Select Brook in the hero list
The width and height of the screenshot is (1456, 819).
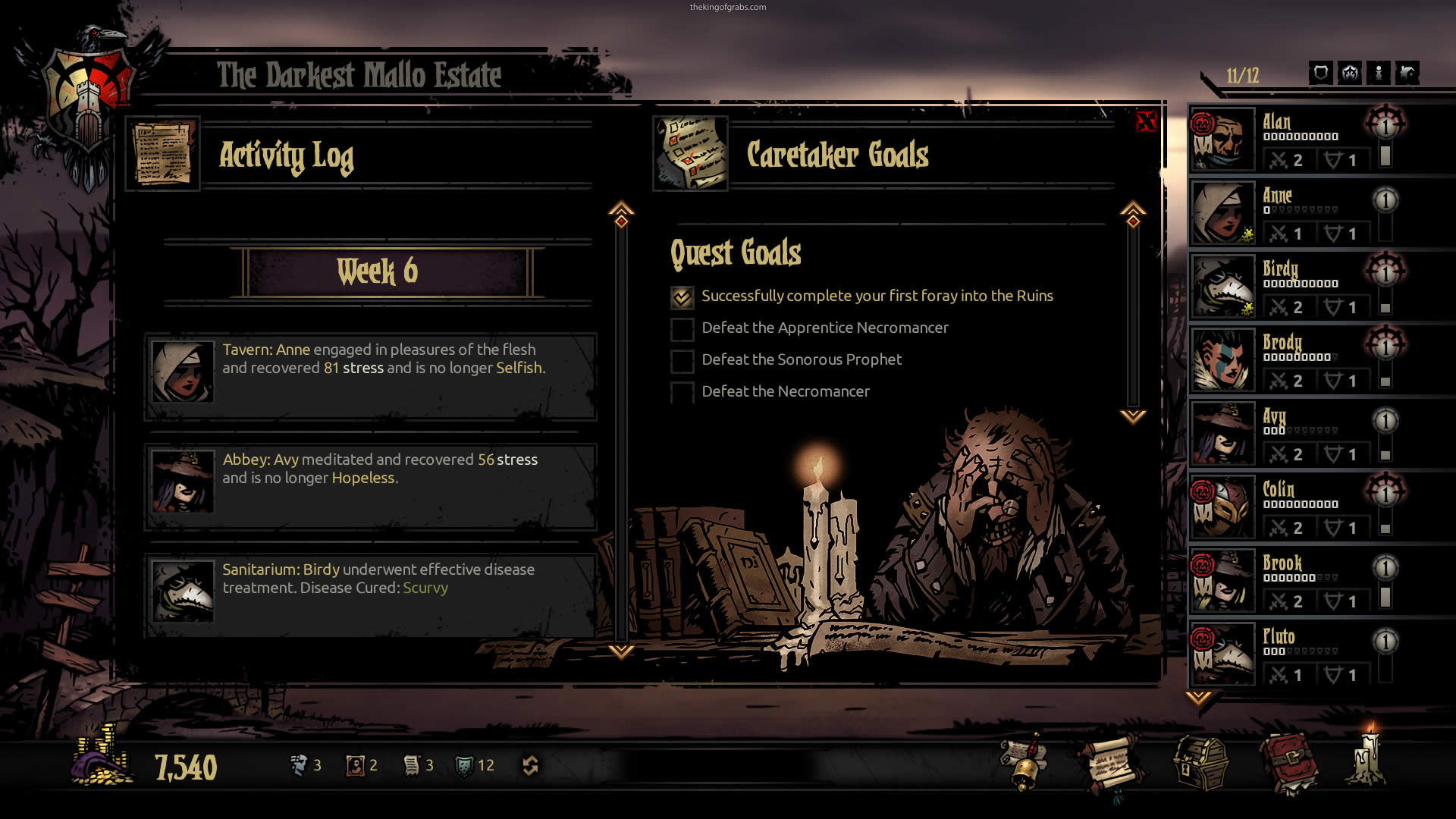tap(1298, 582)
